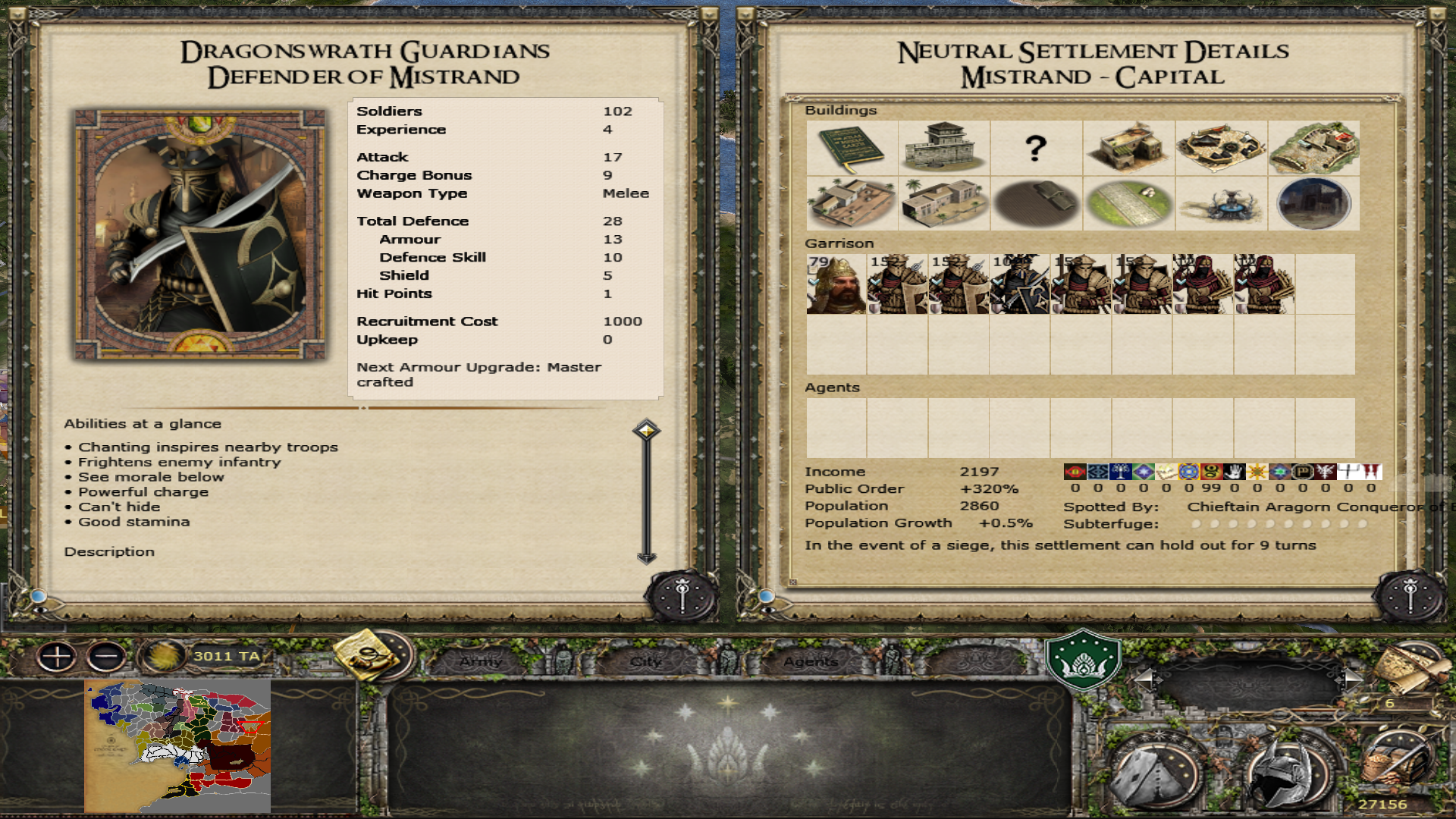Close the Neutral Settlement Details panel
Viewport: 1456px width, 819px height.
(x=1410, y=596)
